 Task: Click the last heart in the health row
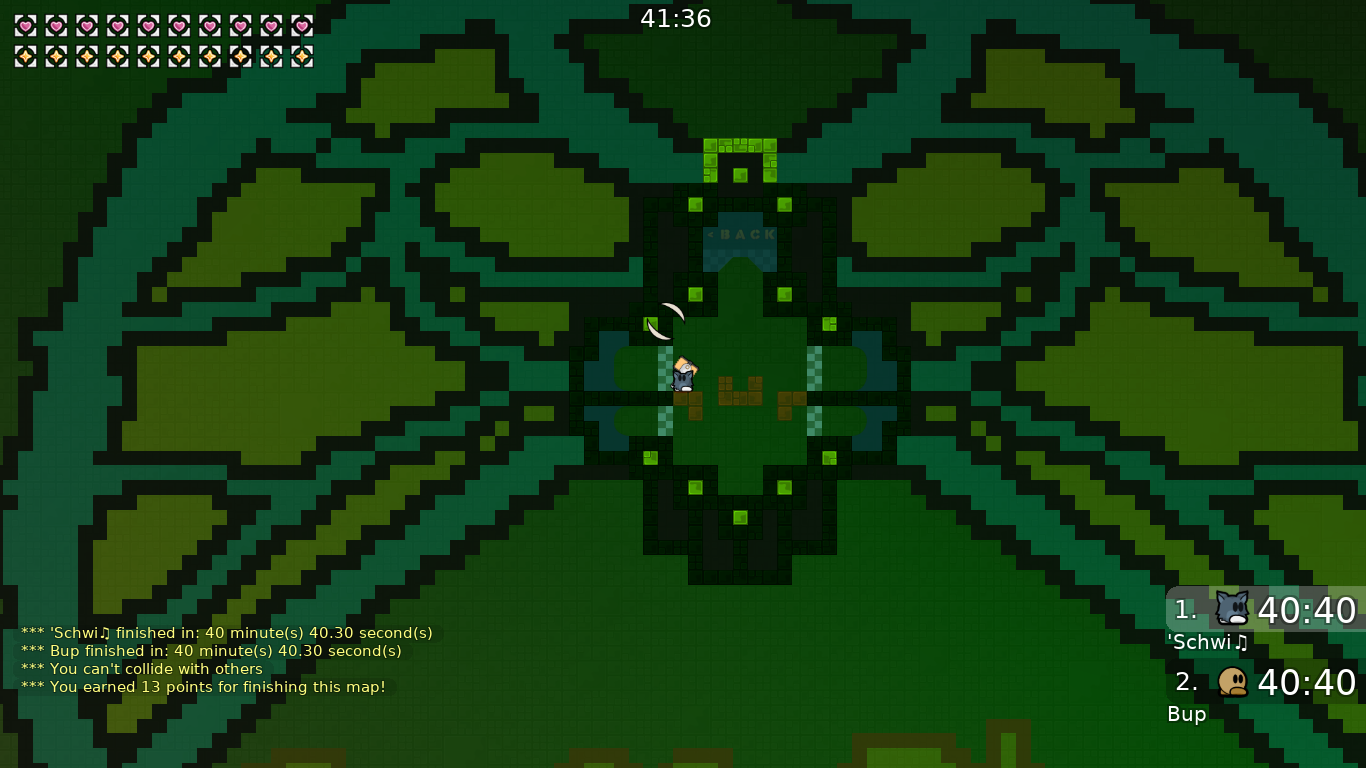301,27
